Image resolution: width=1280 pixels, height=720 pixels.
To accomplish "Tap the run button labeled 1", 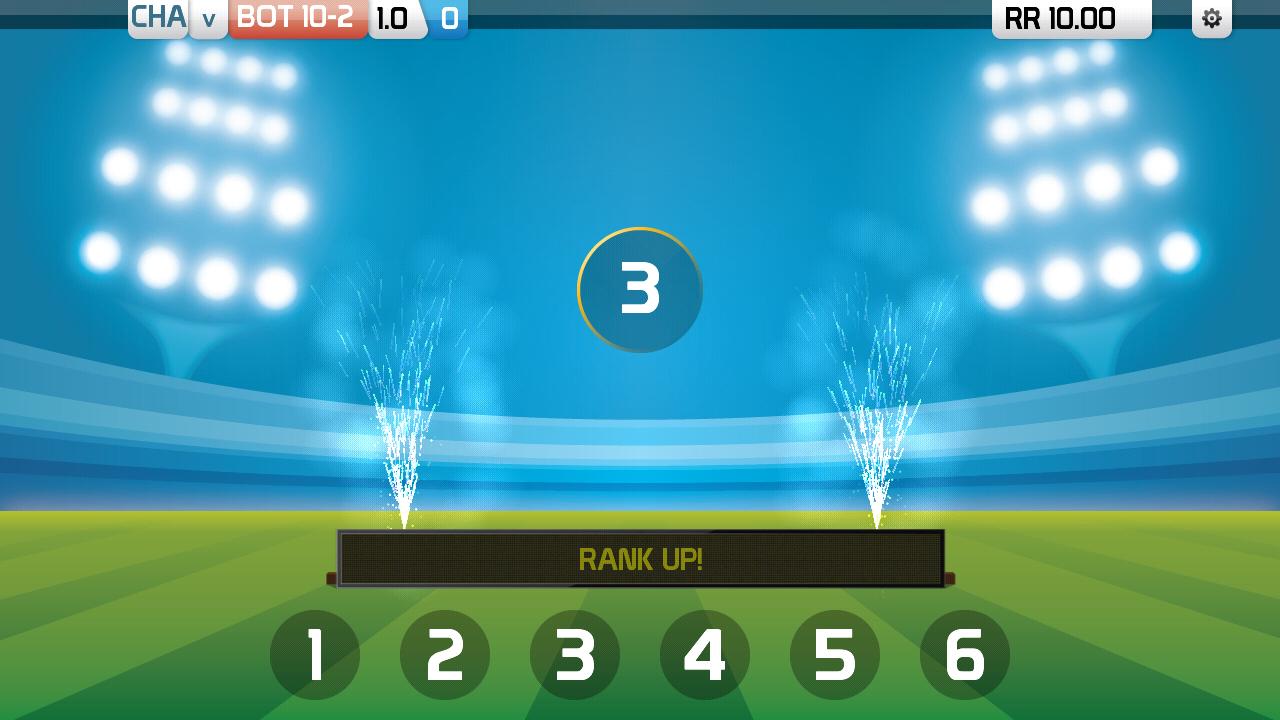I will [314, 655].
